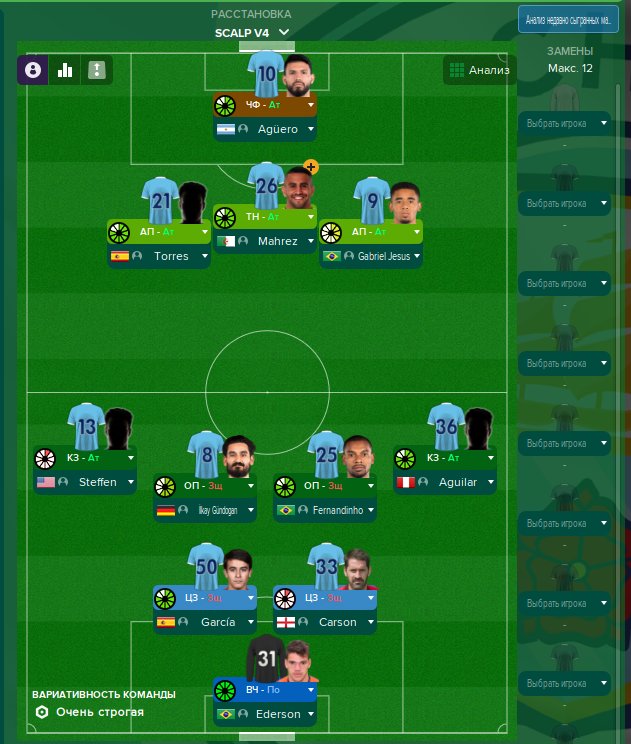Viewport: 631px width, 744px height.
Task: Open Ilkay Gundogan's ОП role dropdown
Action: point(205,487)
